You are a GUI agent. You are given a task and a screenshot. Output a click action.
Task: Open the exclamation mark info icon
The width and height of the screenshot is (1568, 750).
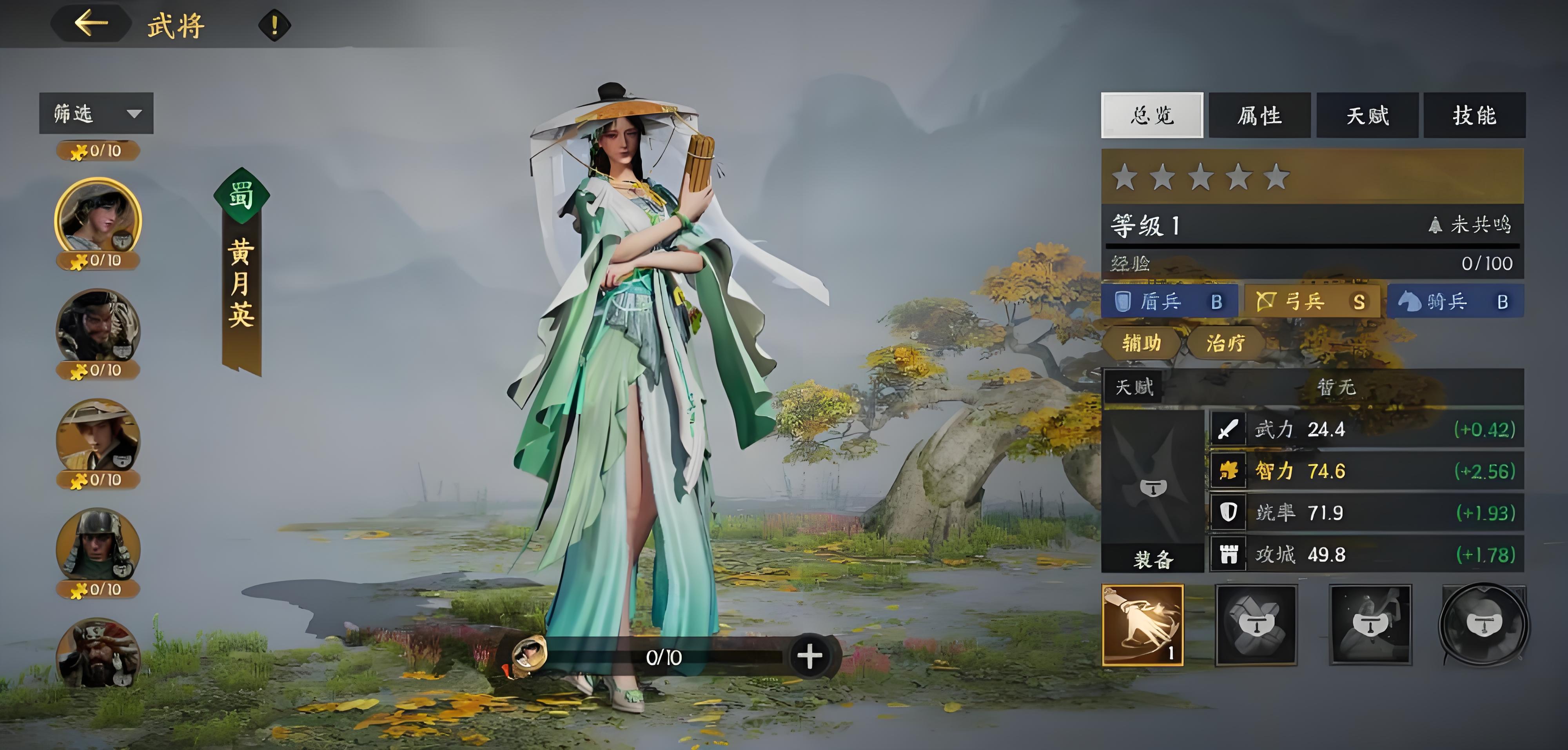pos(274,25)
